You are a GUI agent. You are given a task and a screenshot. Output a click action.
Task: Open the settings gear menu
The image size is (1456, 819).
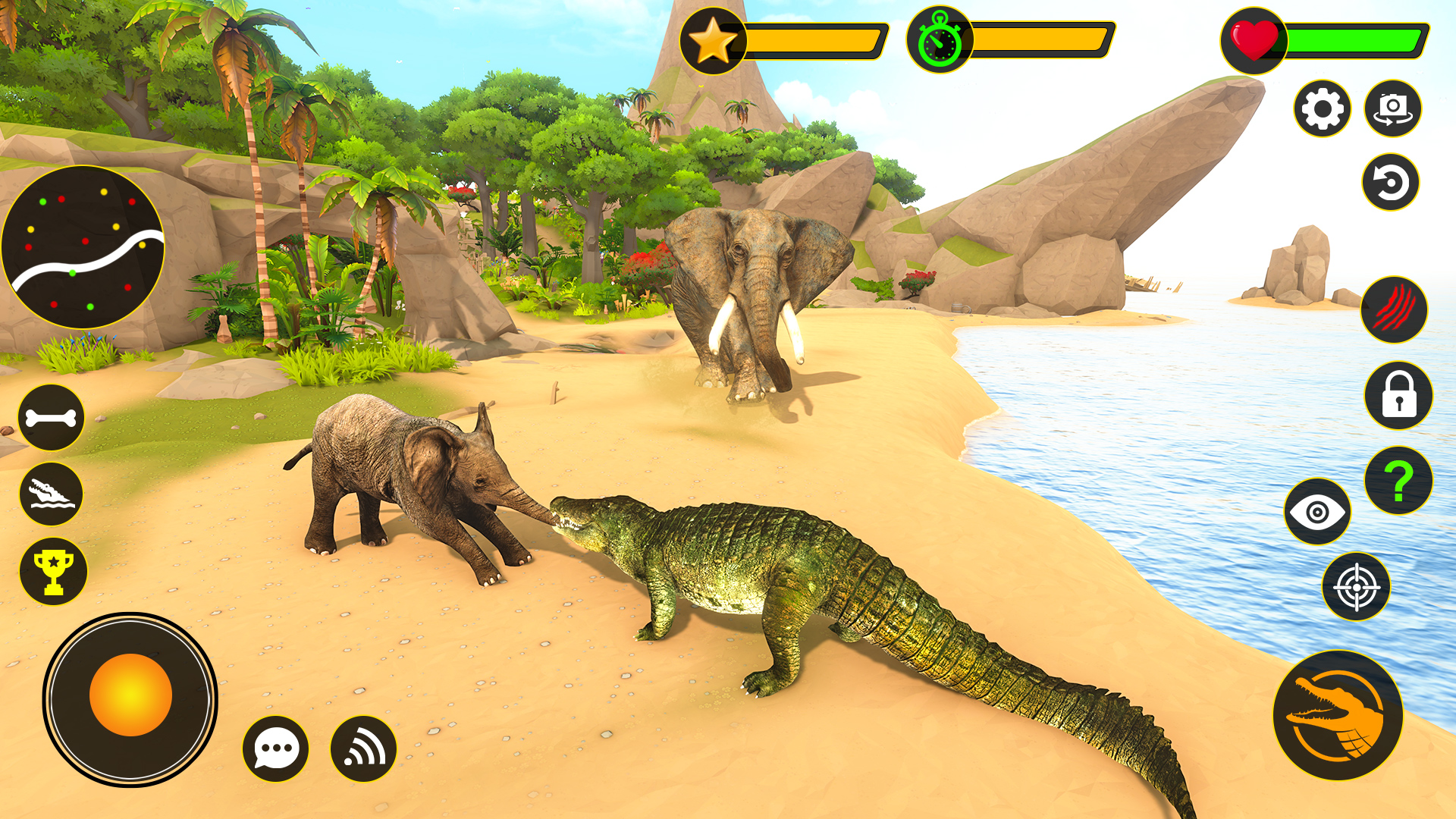tap(1321, 108)
